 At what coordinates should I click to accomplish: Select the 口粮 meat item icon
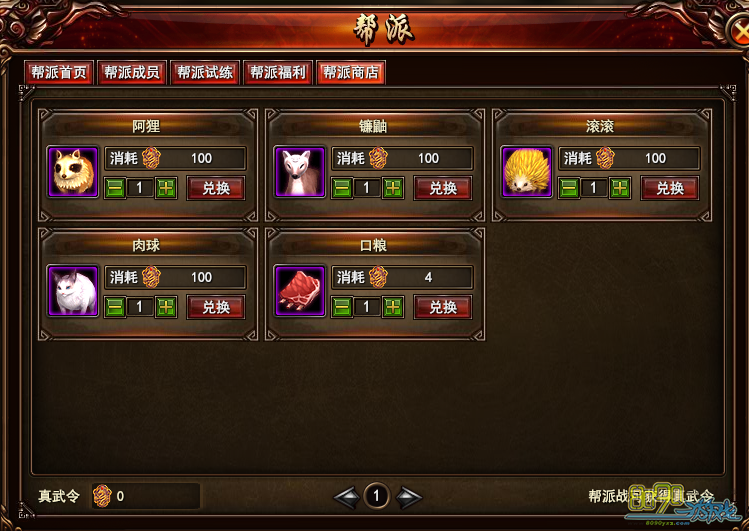[x=300, y=291]
